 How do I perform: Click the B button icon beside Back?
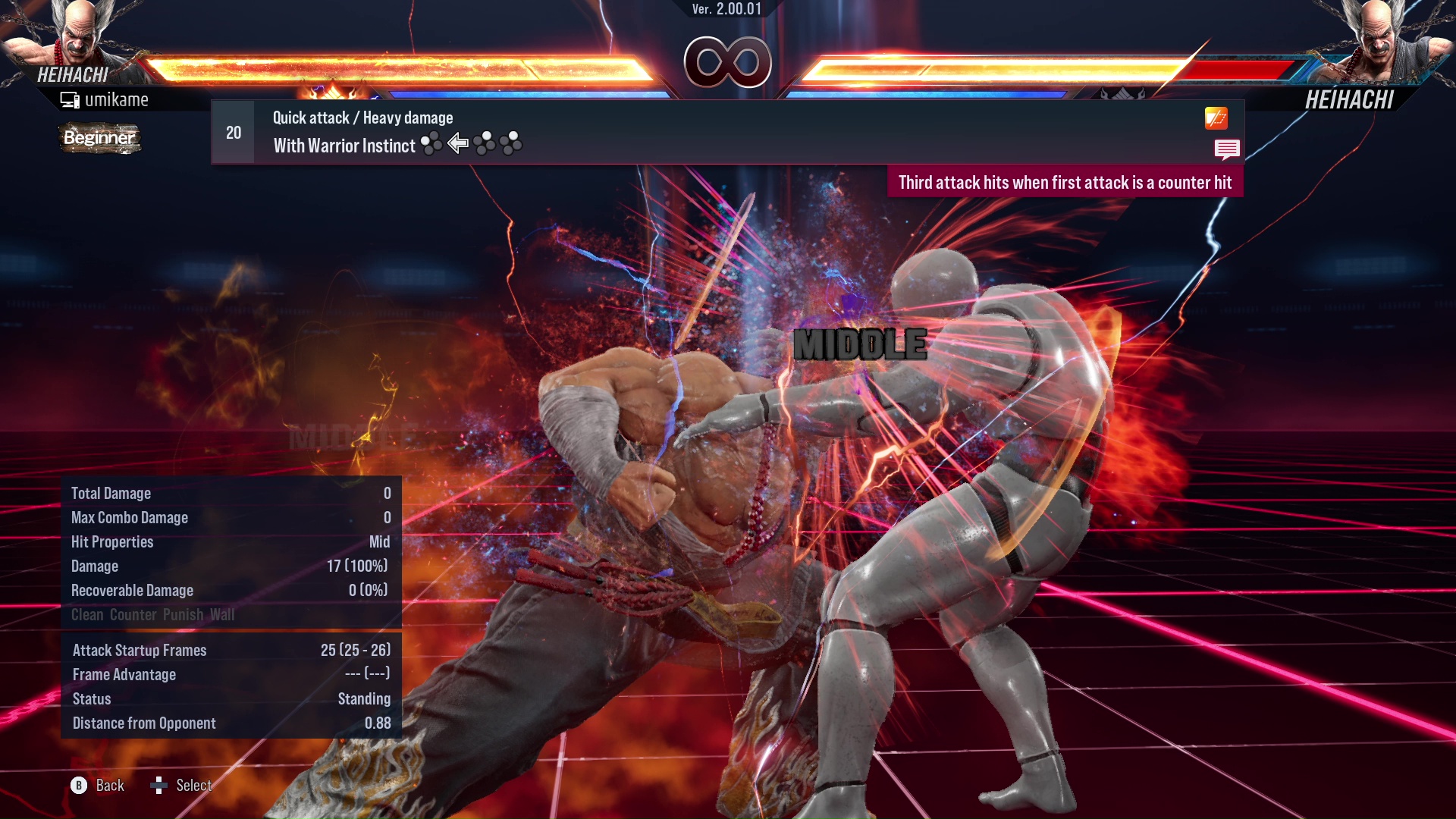[78, 786]
